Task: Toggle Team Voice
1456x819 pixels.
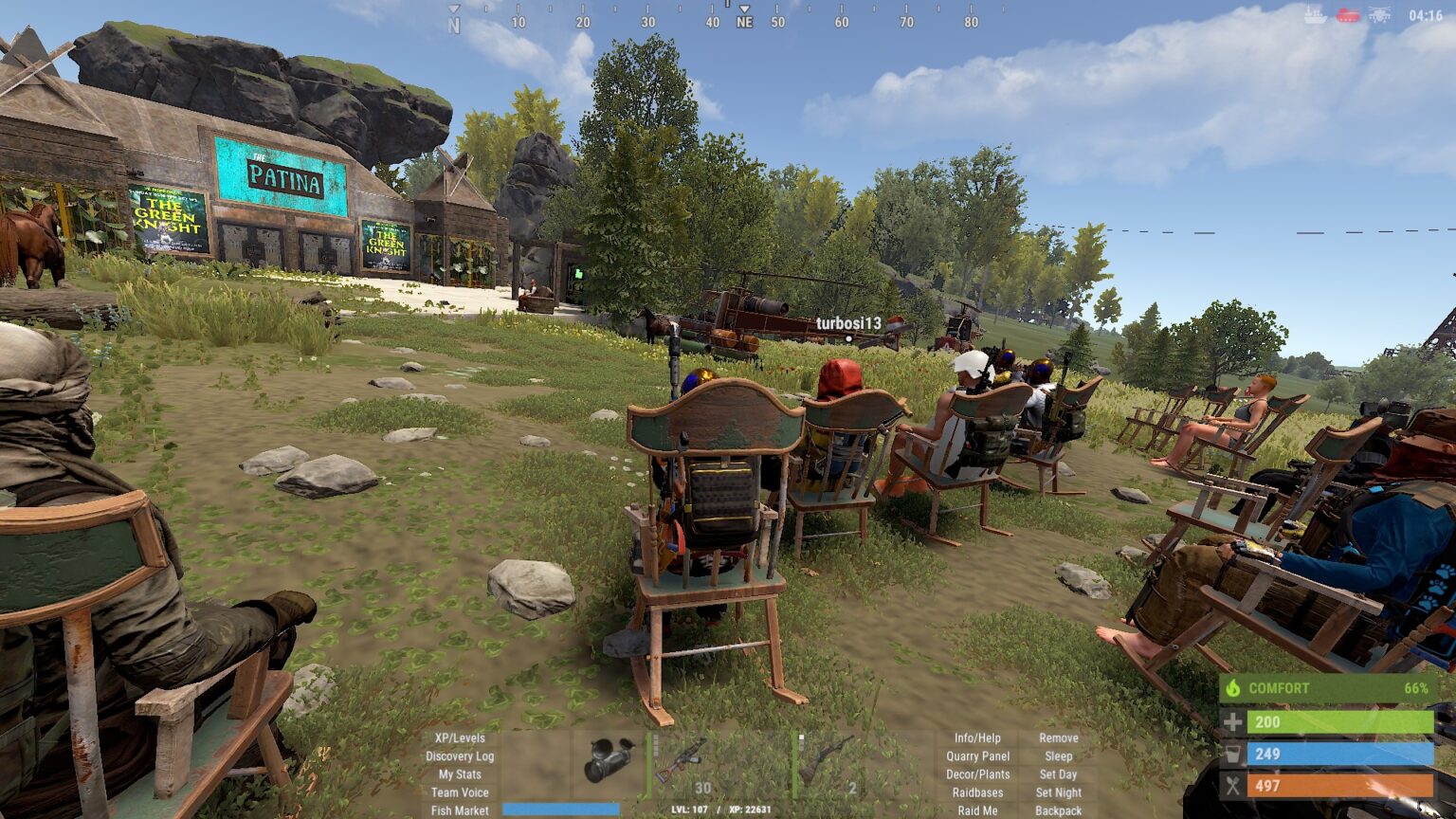Action: pos(460,792)
